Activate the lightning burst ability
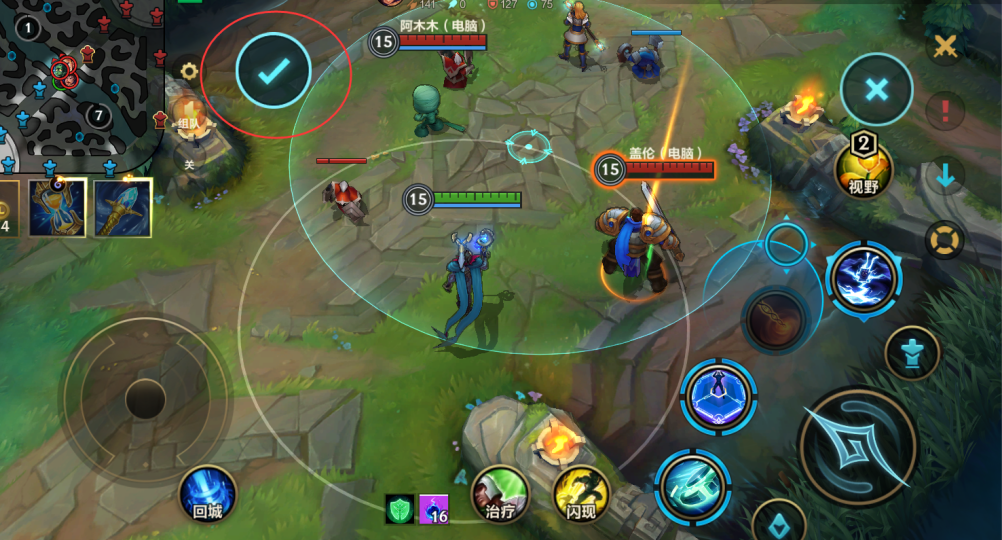Image resolution: width=1002 pixels, height=540 pixels. point(863,279)
